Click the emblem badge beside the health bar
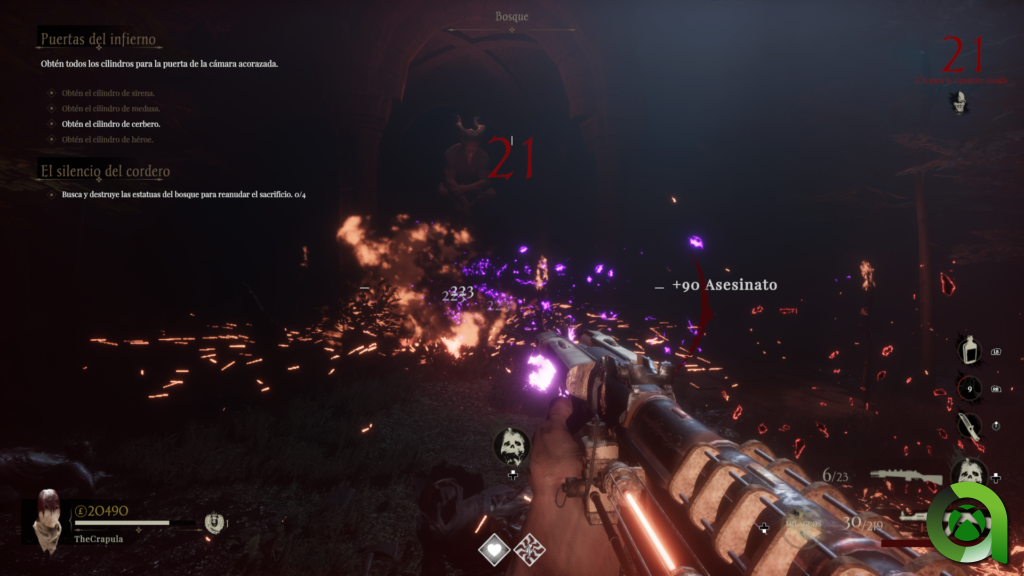Screen dimensions: 1024x576 (213, 522)
